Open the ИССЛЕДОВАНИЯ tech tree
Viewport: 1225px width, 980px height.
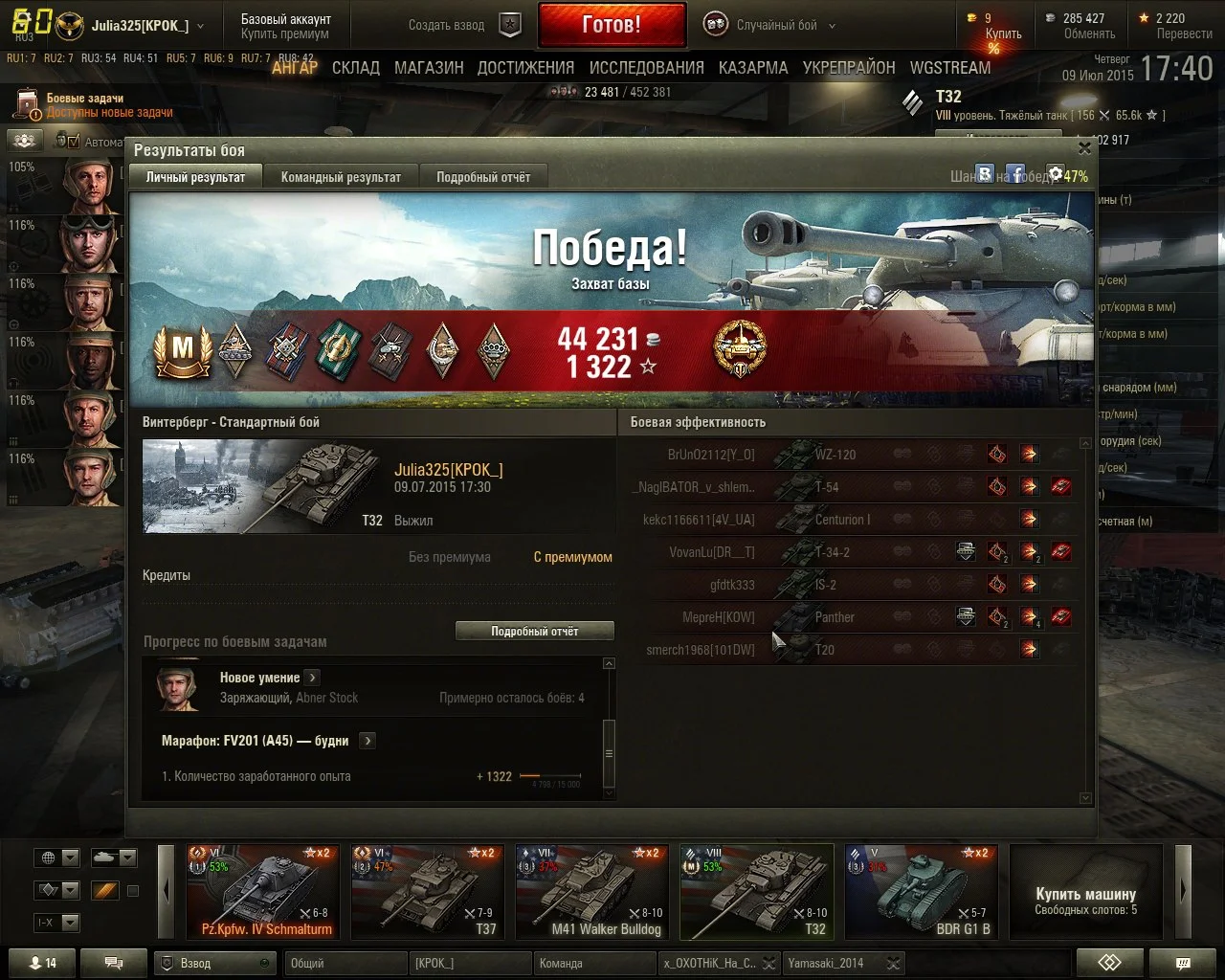(x=646, y=68)
